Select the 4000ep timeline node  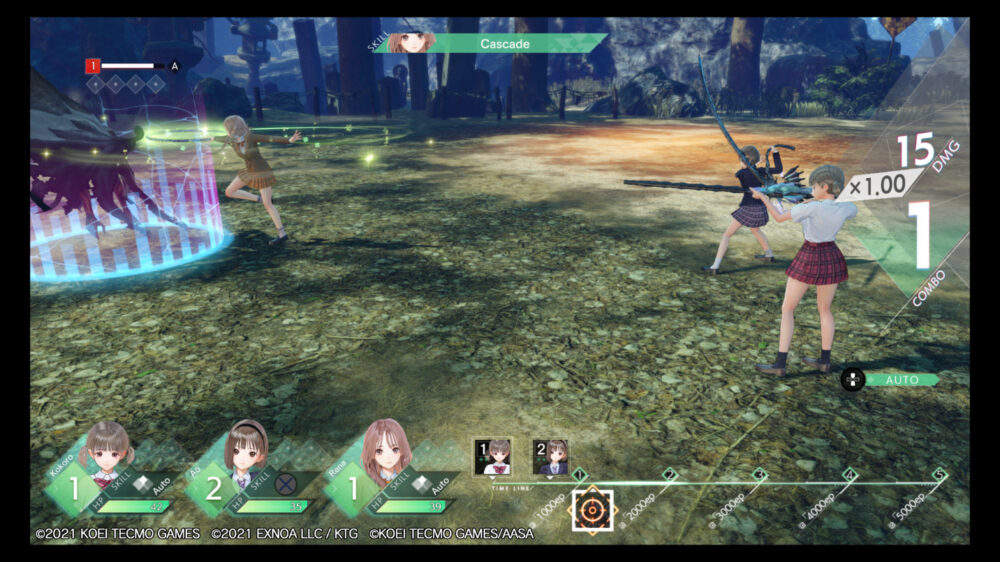point(849,475)
